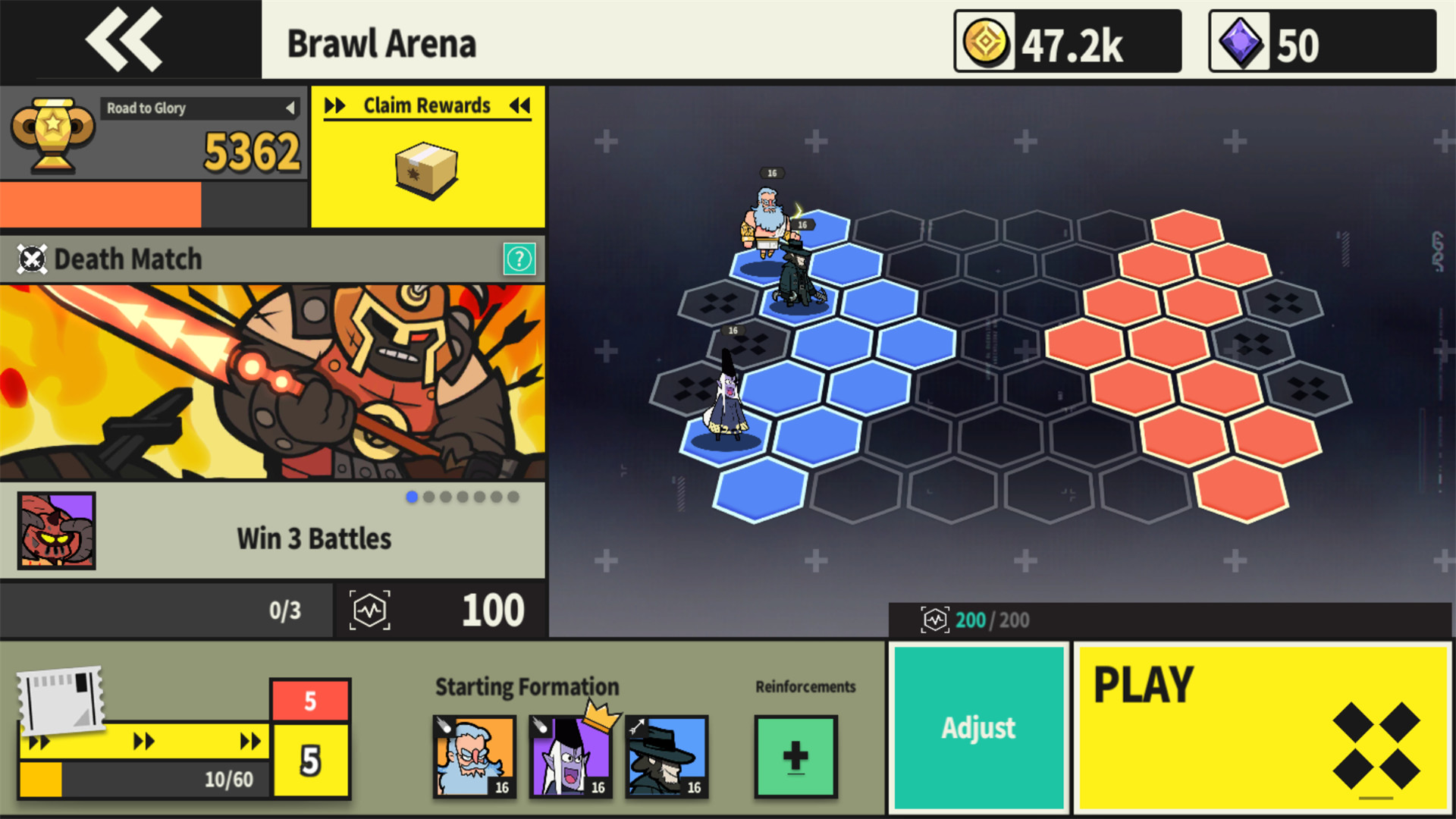Open the Adjust formation panel
This screenshot has width=1456, height=819.
[977, 726]
